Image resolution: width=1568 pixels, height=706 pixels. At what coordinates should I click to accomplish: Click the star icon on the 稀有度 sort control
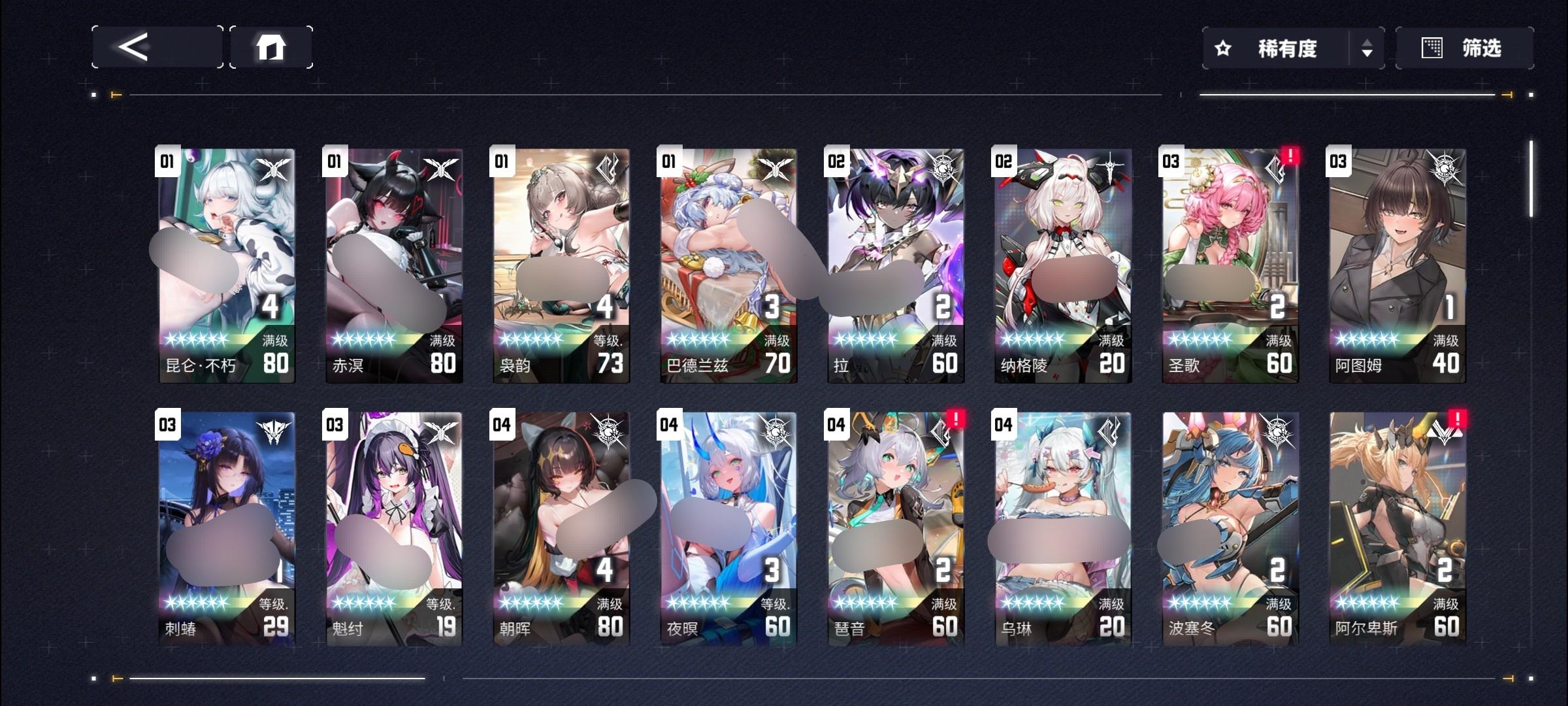click(1222, 48)
